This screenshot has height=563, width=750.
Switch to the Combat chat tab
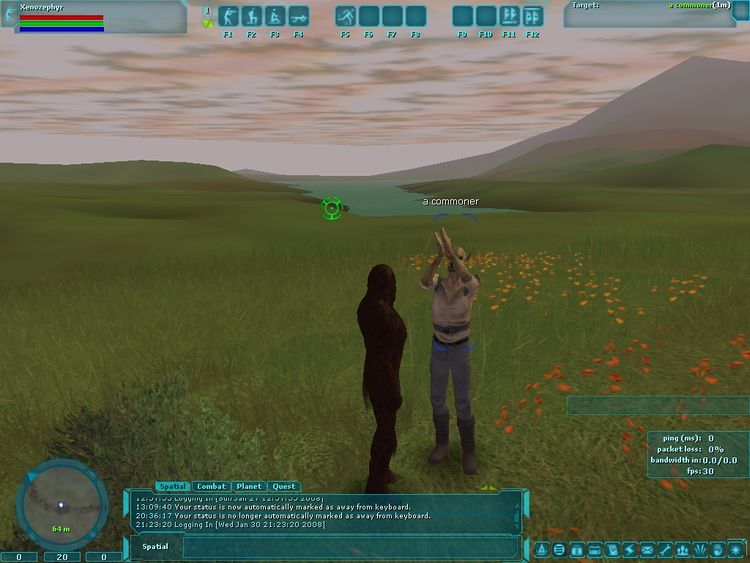pos(212,487)
